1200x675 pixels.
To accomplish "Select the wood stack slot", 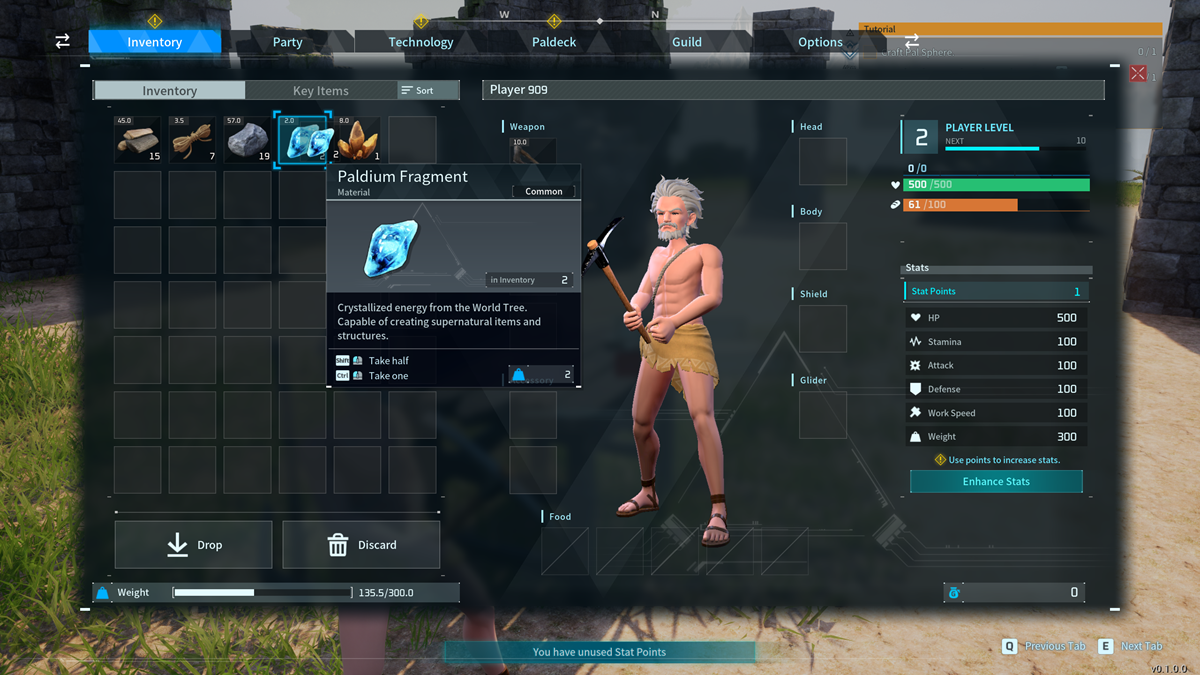I will coord(138,140).
